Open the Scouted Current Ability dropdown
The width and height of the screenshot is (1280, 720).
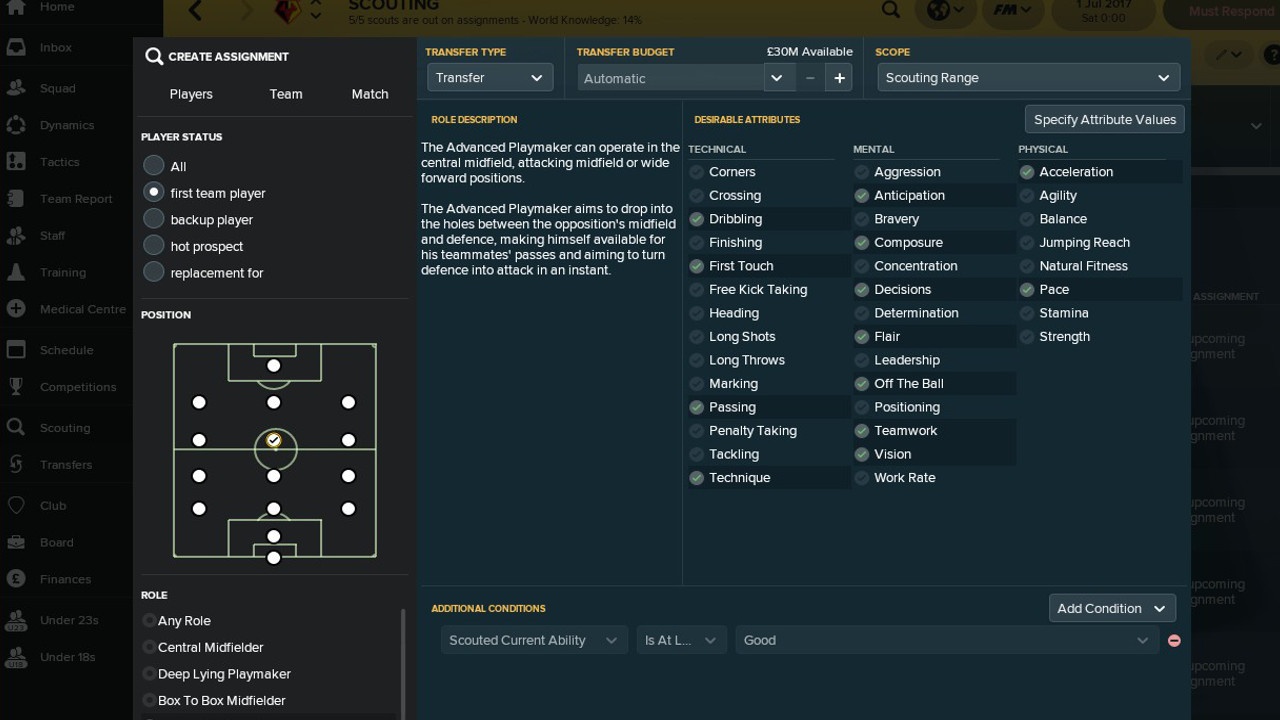tap(533, 640)
